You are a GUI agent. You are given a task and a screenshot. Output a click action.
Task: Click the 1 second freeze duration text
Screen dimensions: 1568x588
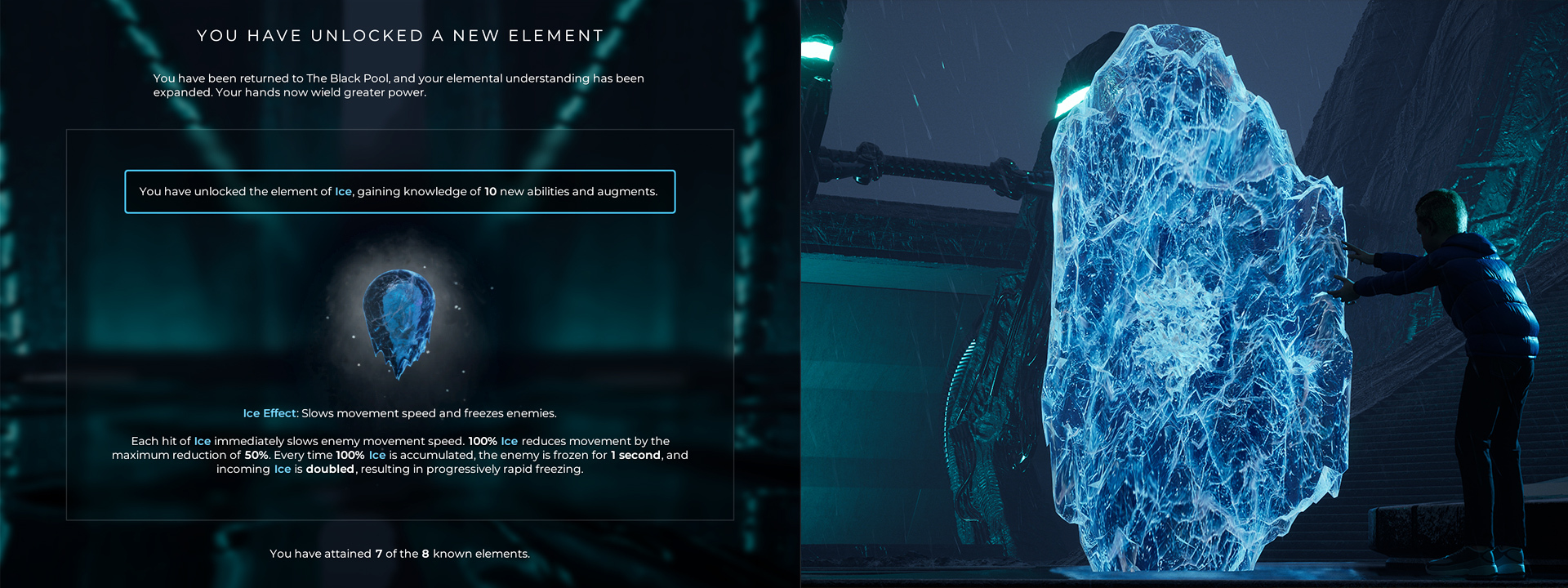(636, 455)
